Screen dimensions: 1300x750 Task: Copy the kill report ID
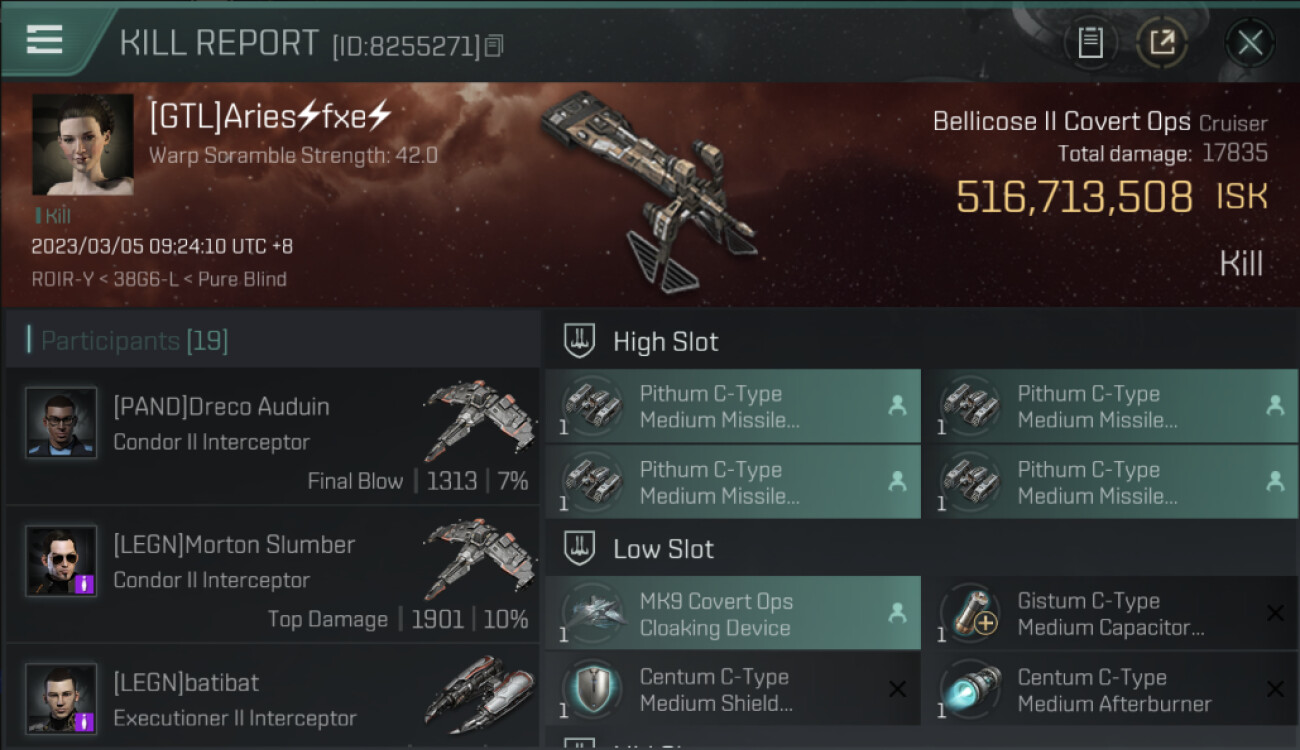pos(495,45)
